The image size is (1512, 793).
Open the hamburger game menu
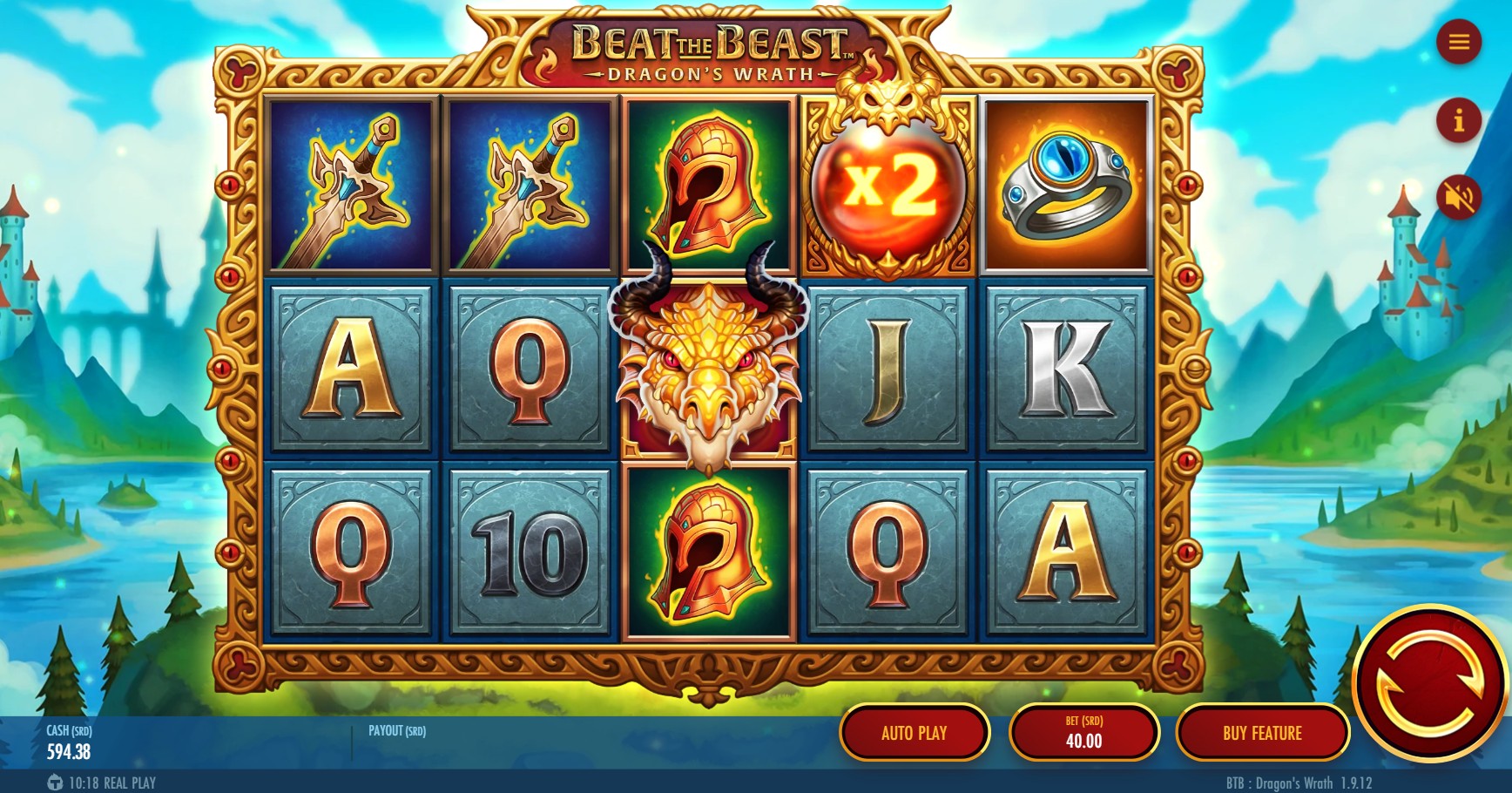(x=1459, y=41)
